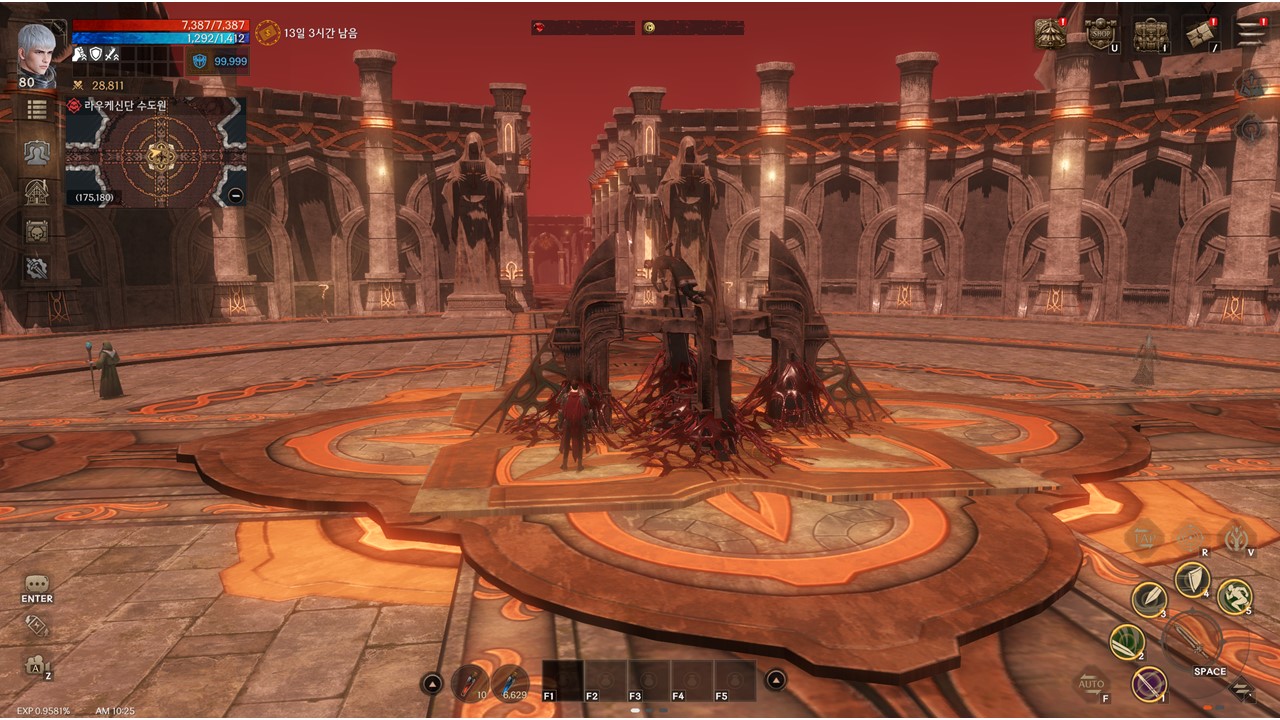Open the backpack inventory

tap(1151, 34)
